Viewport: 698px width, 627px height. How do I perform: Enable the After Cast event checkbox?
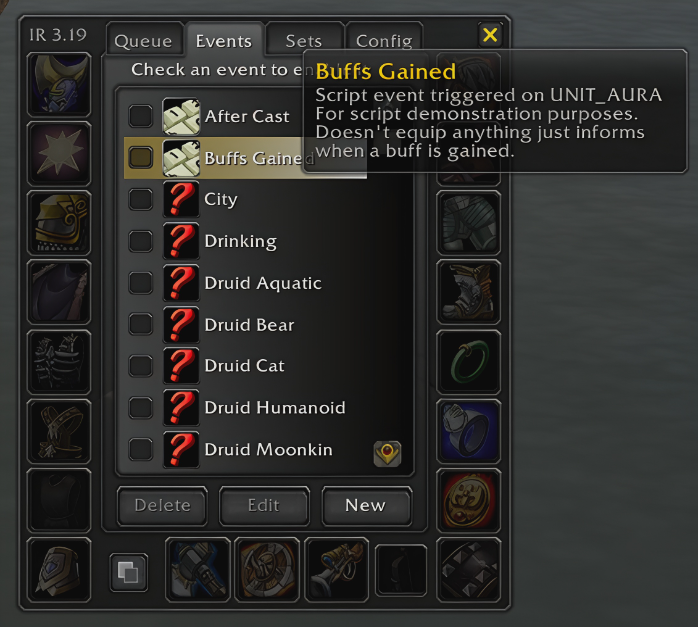[x=141, y=116]
